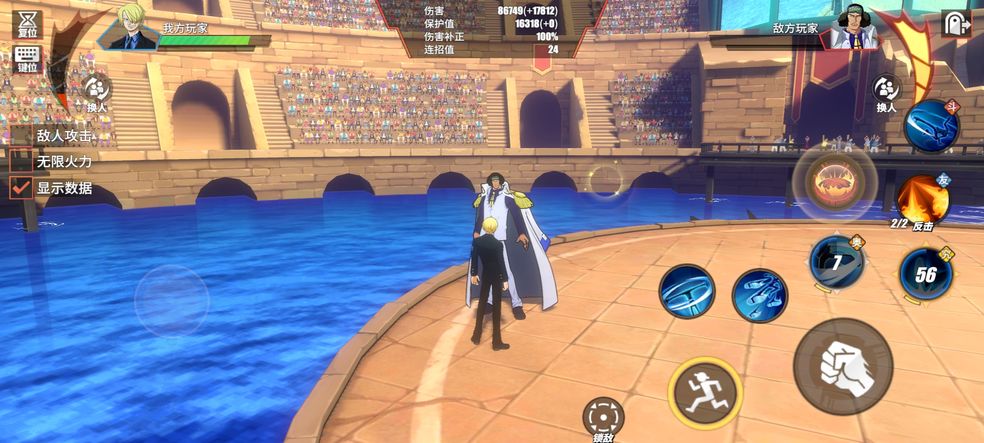
Task: Exit training via the door icon
Action: pyautogui.click(x=956, y=24)
